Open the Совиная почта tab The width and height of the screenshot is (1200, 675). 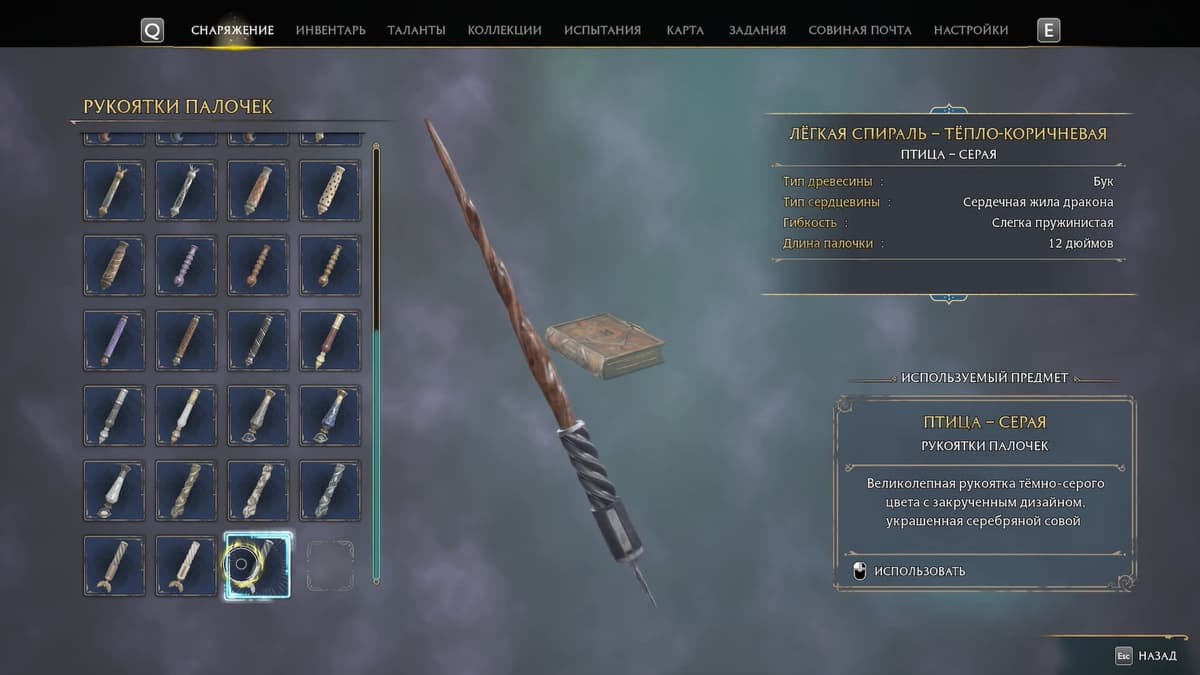(x=859, y=30)
